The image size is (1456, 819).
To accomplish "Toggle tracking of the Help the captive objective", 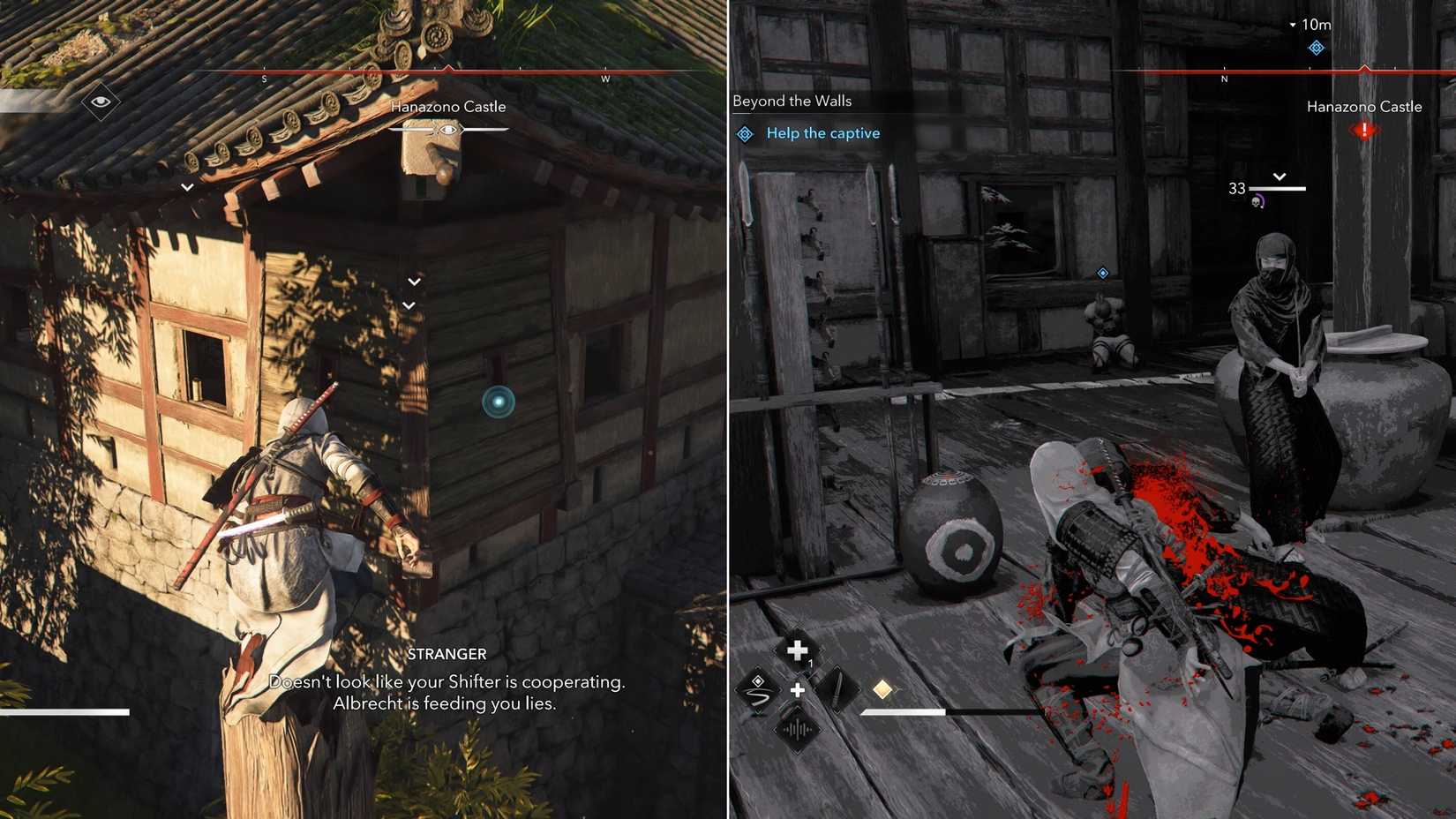I will click(746, 133).
